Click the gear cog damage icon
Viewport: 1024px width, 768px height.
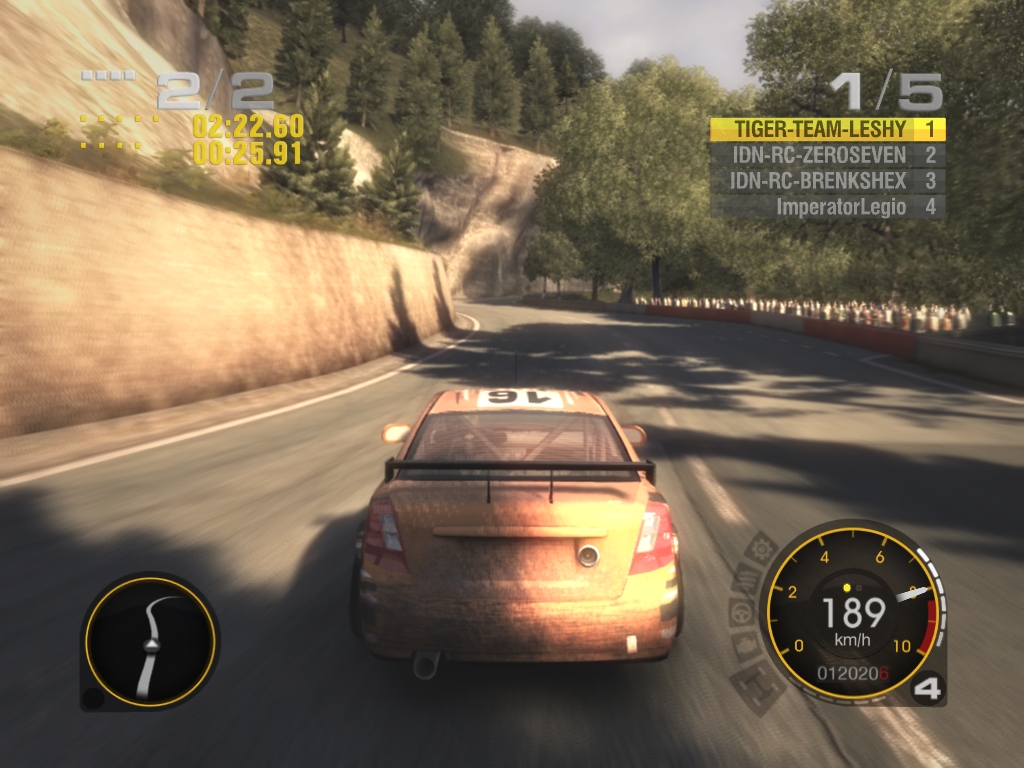763,549
